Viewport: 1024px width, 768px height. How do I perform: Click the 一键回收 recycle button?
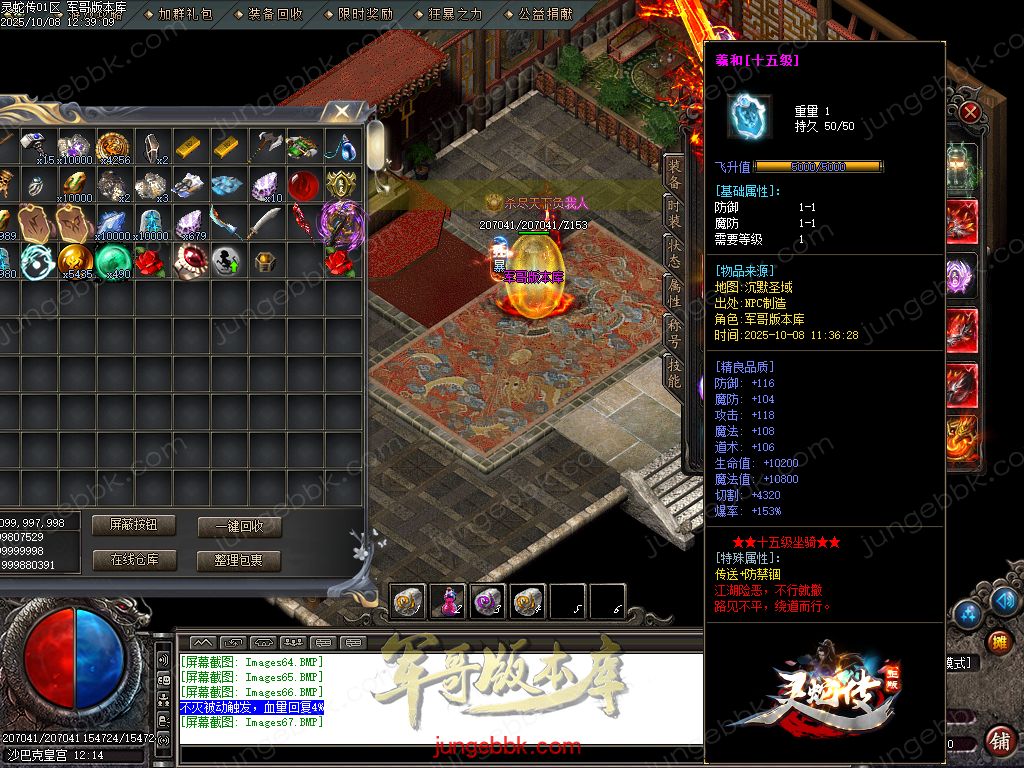[x=239, y=527]
